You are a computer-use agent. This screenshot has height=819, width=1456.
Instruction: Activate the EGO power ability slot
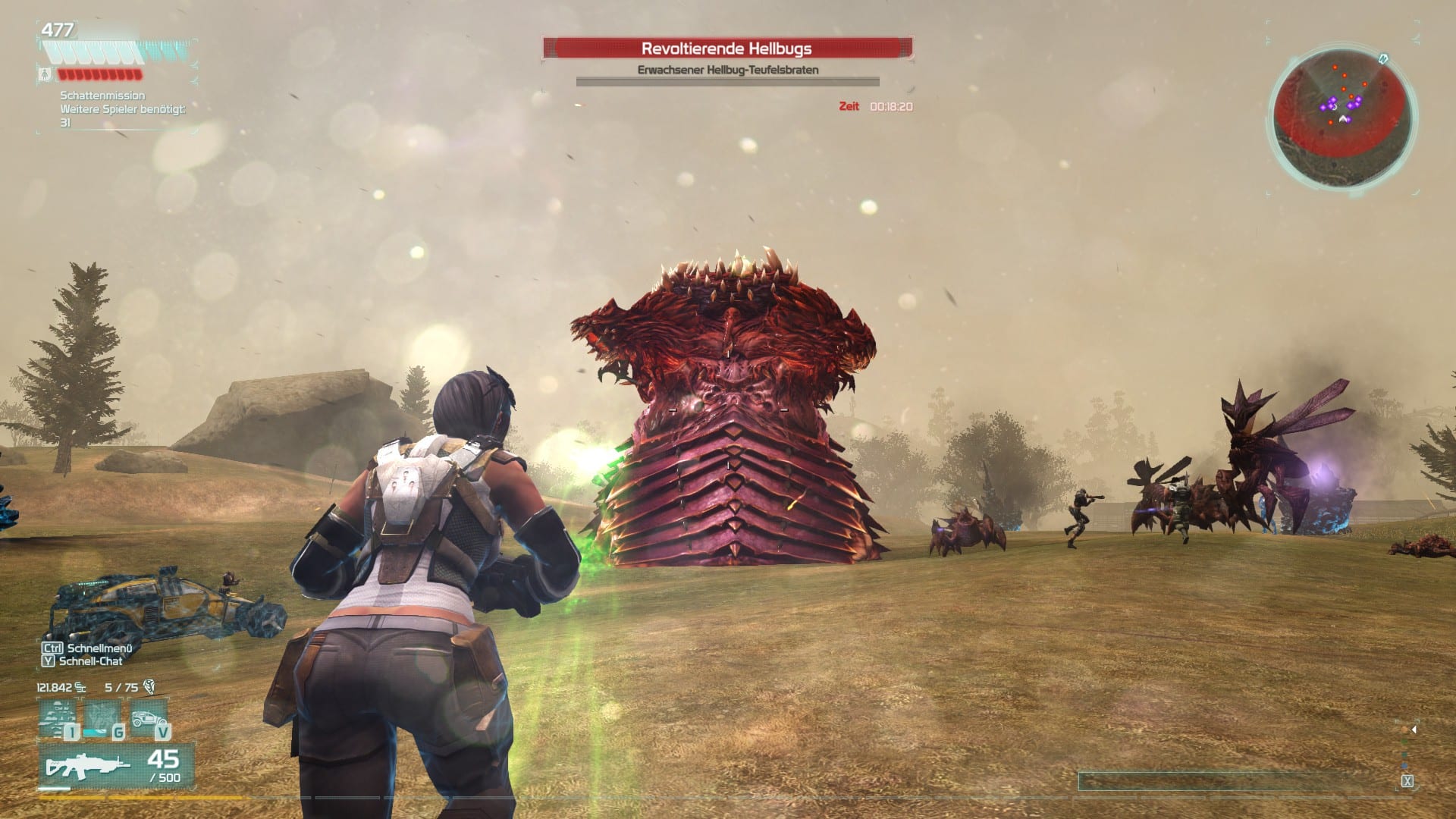pos(57,718)
